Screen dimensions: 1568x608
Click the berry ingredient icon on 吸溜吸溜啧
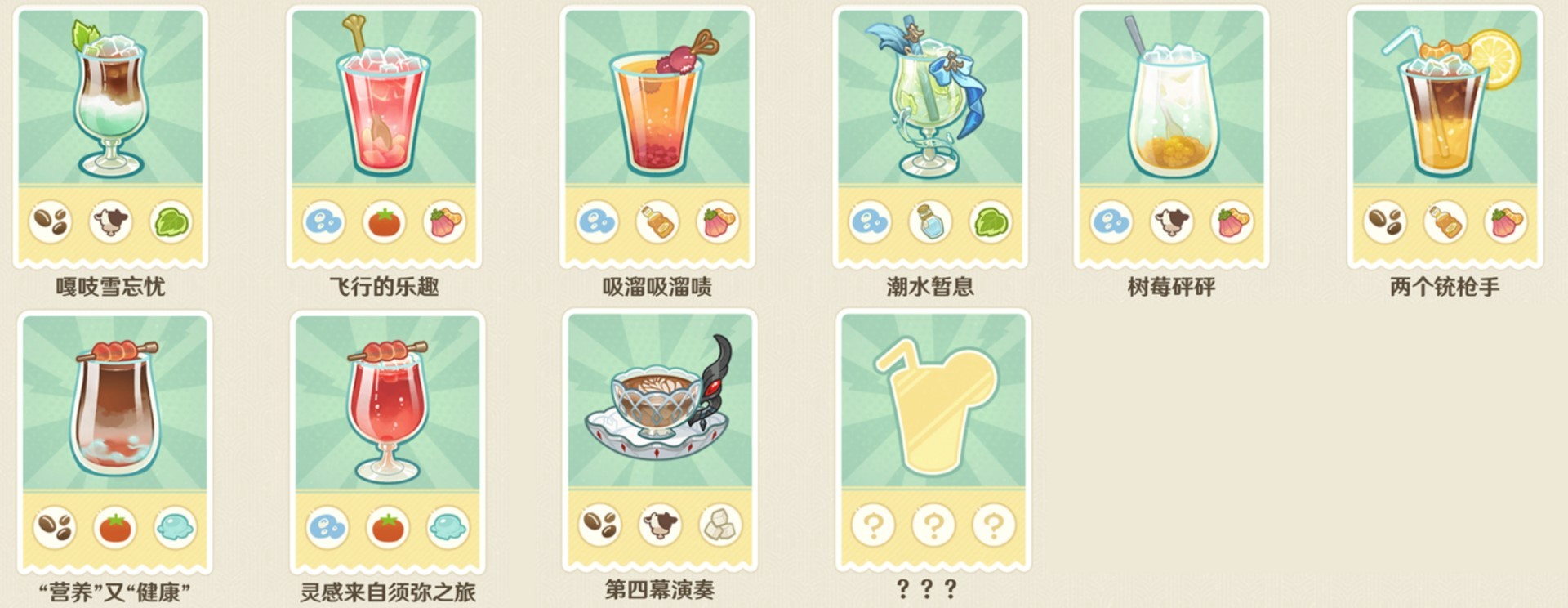tap(719, 221)
